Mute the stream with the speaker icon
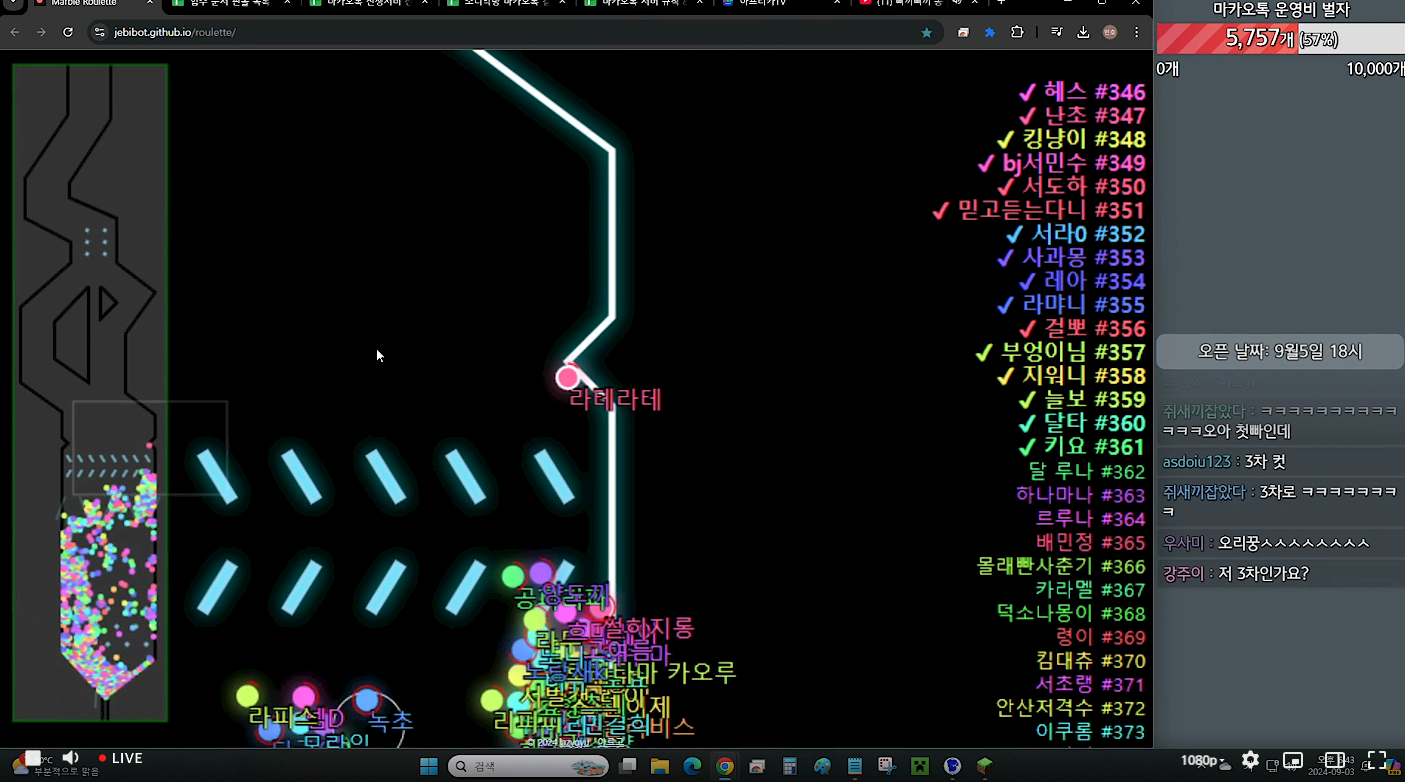 click(71, 759)
